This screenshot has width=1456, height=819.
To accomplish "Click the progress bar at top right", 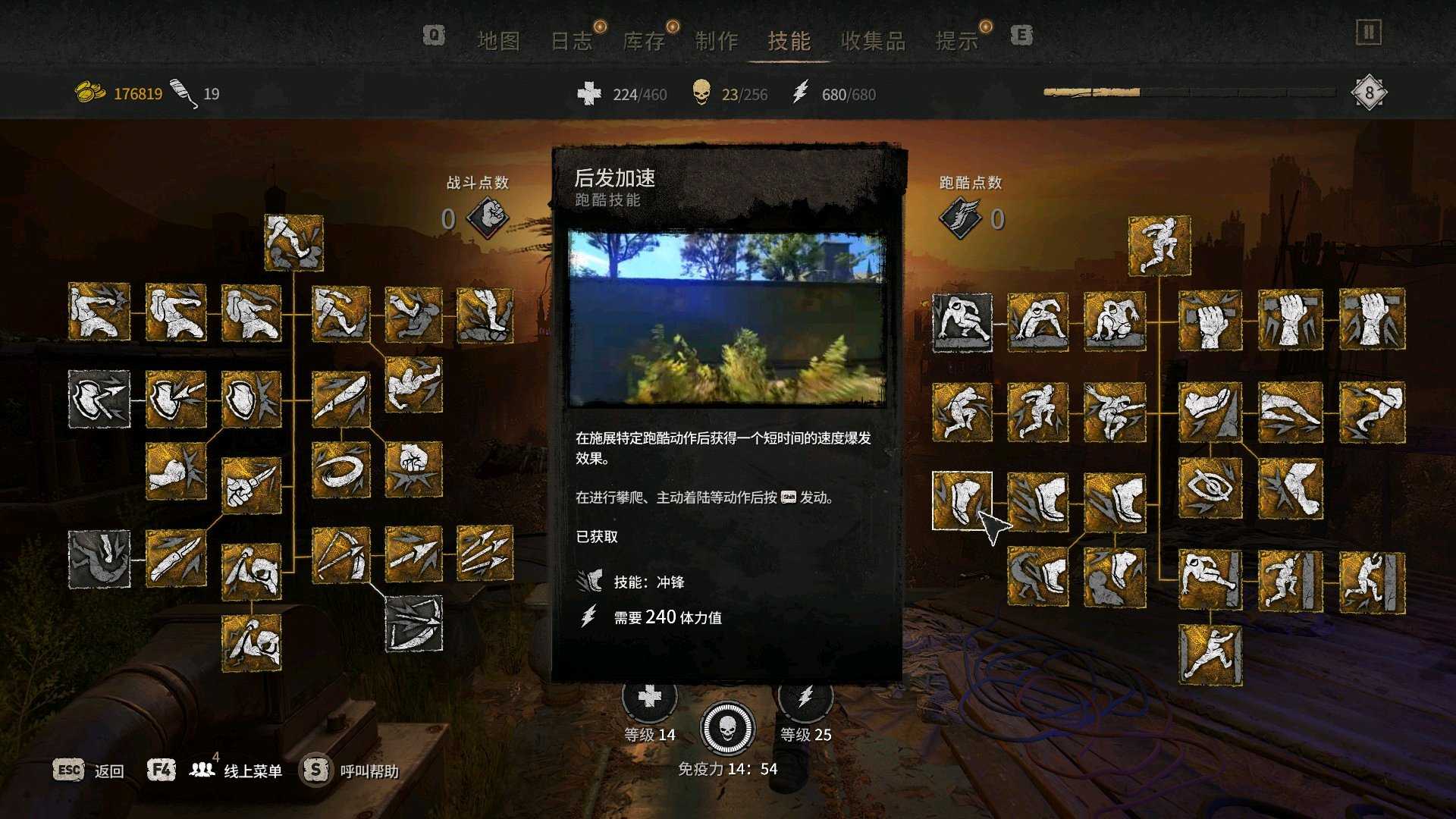I will click(x=1191, y=91).
